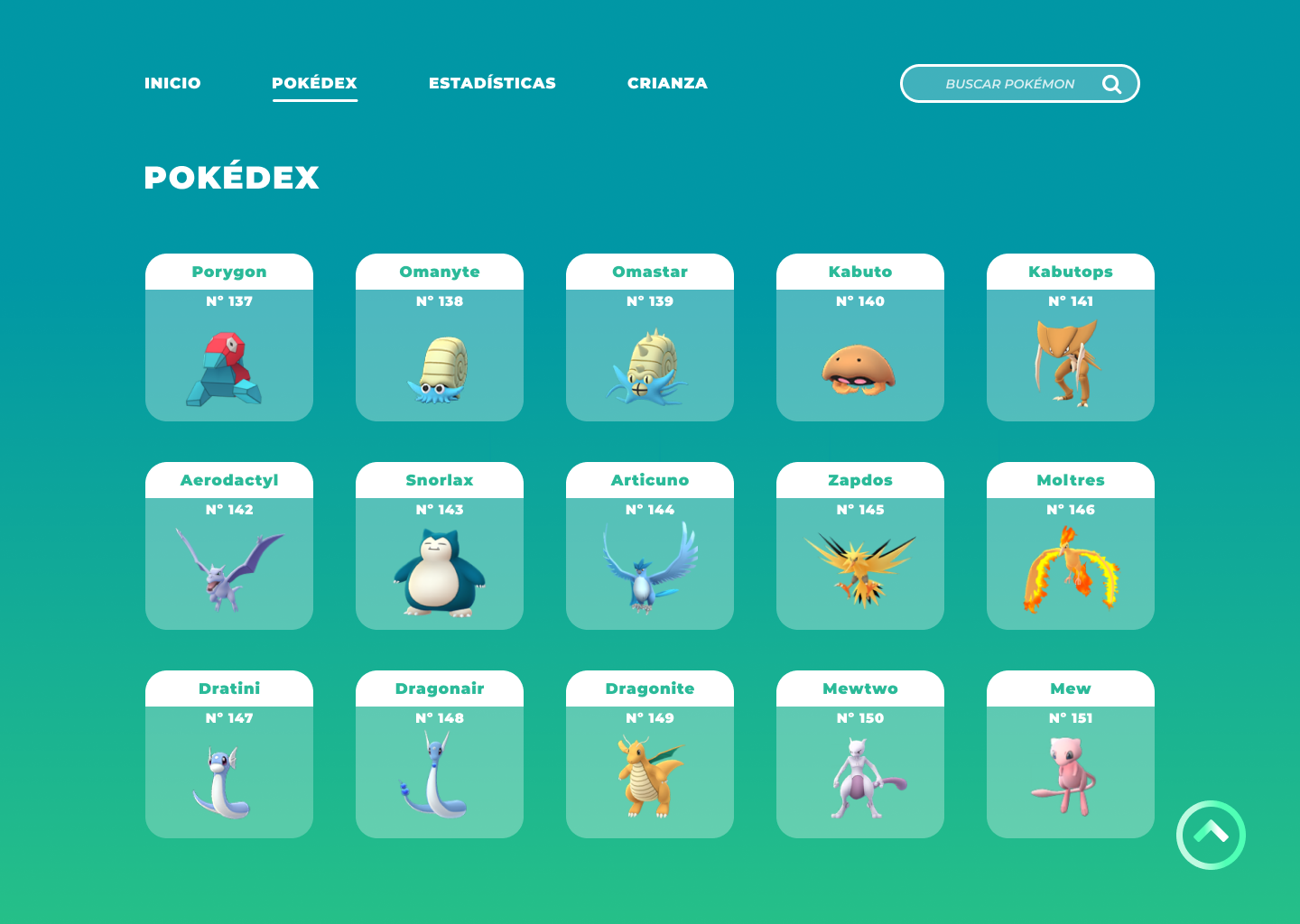
Task: Select the Moltres card
Action: (x=1071, y=546)
